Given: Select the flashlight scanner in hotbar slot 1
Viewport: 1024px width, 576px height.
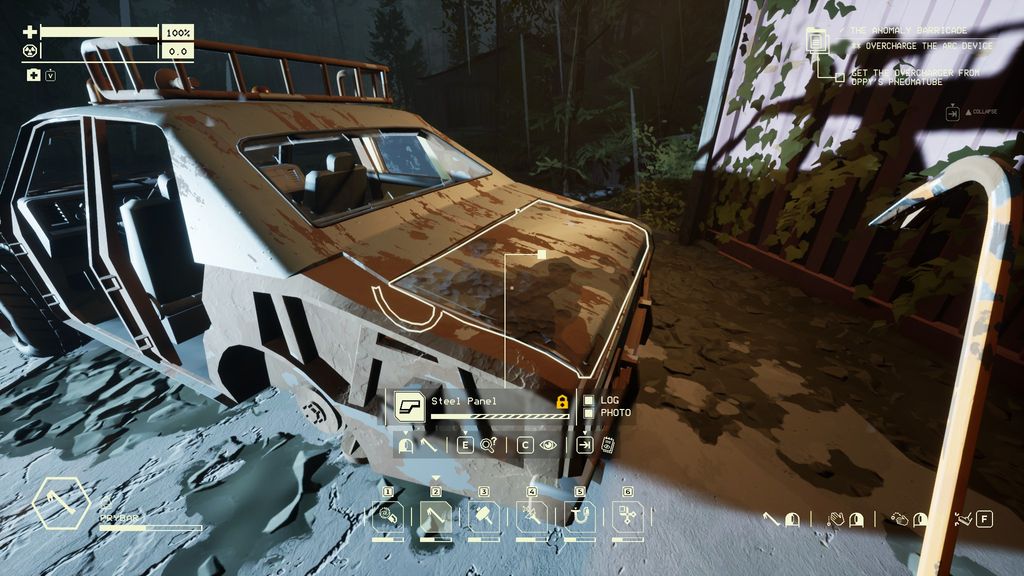Looking at the screenshot, I should 387,517.
